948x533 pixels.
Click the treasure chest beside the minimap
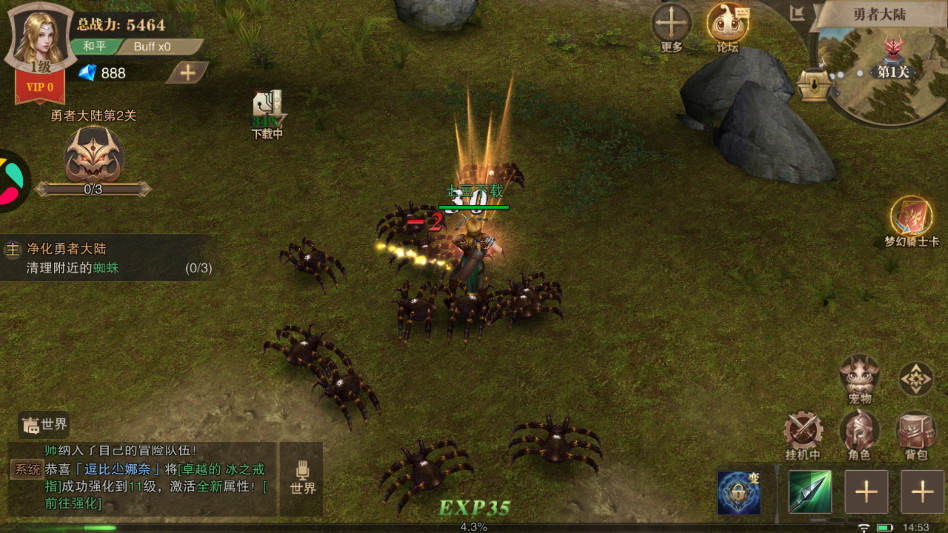pyautogui.click(x=814, y=86)
